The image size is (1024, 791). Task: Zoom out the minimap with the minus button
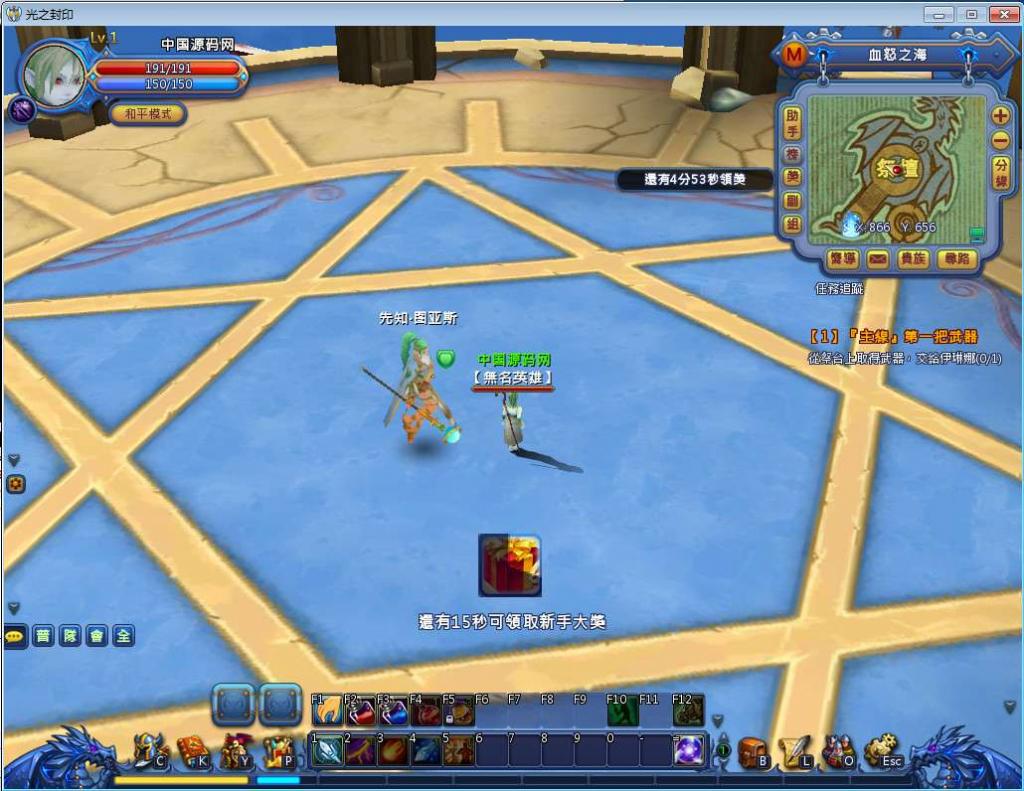pos(1000,141)
